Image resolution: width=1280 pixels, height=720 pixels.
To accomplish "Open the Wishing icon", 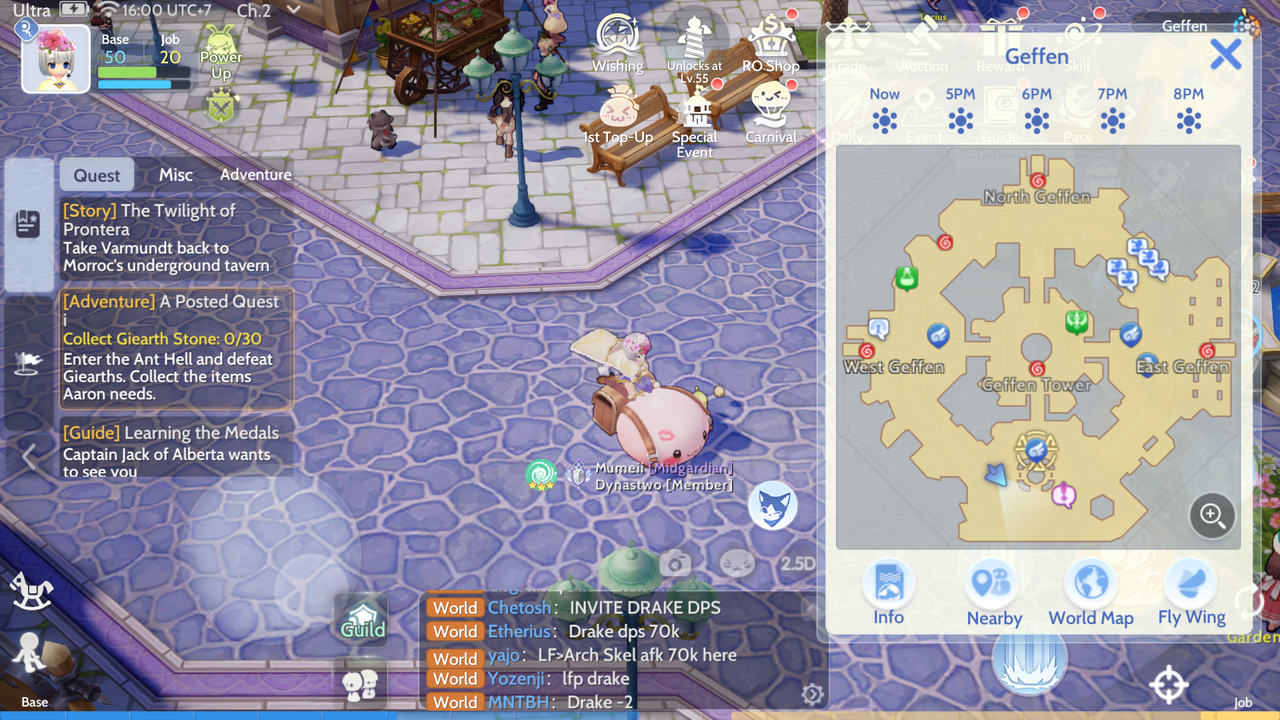I will point(618,45).
